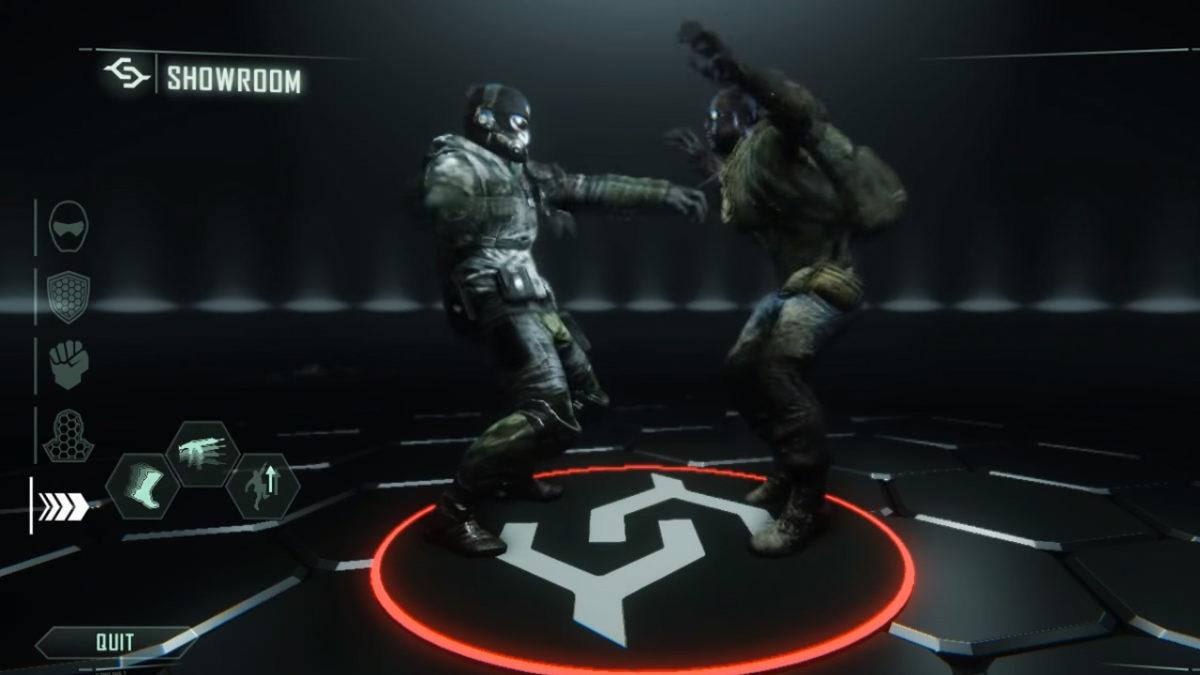Image resolution: width=1200 pixels, height=675 pixels.
Task: Click the triple chevron category
Action: (x=63, y=507)
